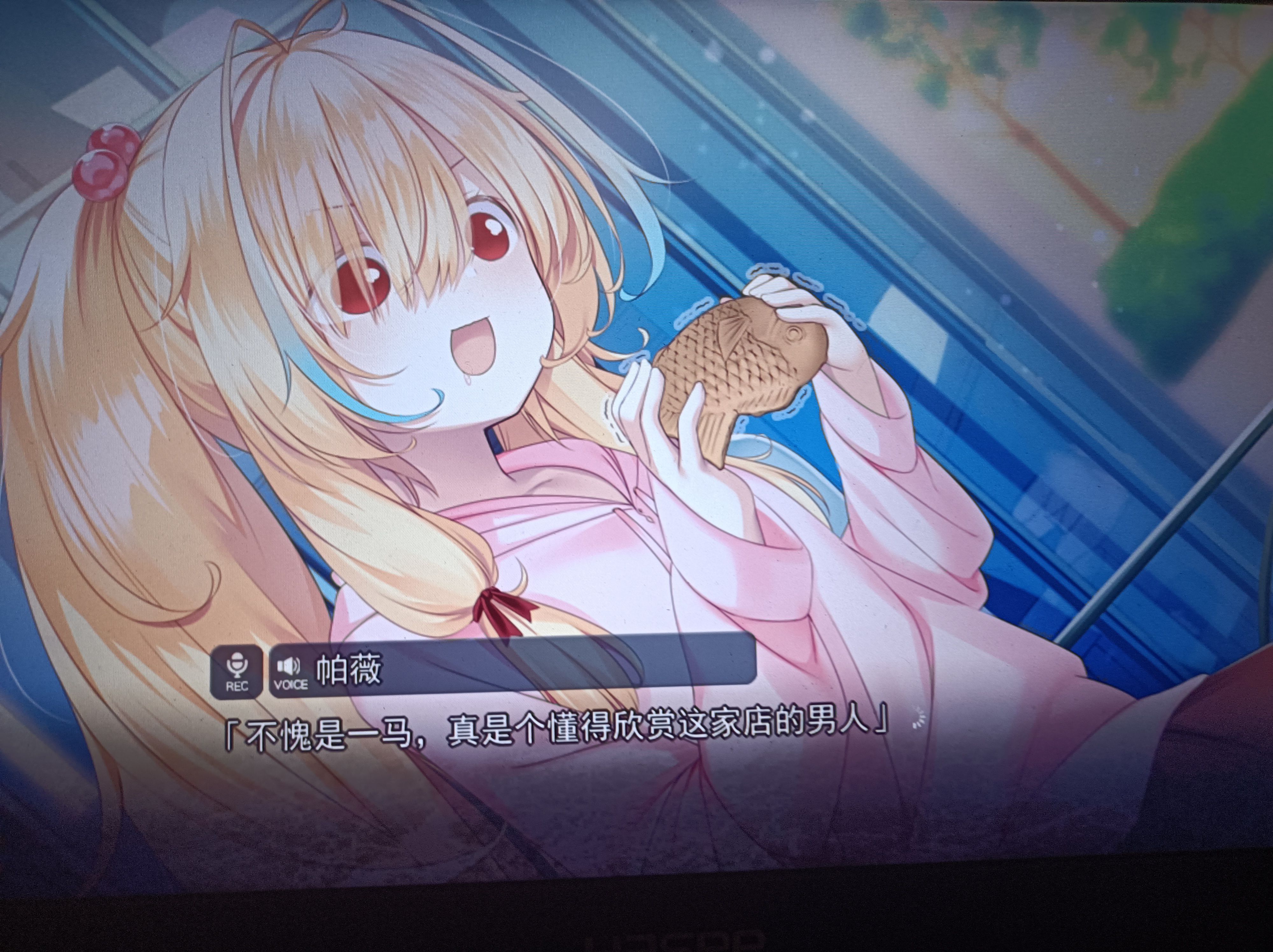The height and width of the screenshot is (952, 1273).
Task: Replay the character's VOICE line
Action: tap(290, 672)
